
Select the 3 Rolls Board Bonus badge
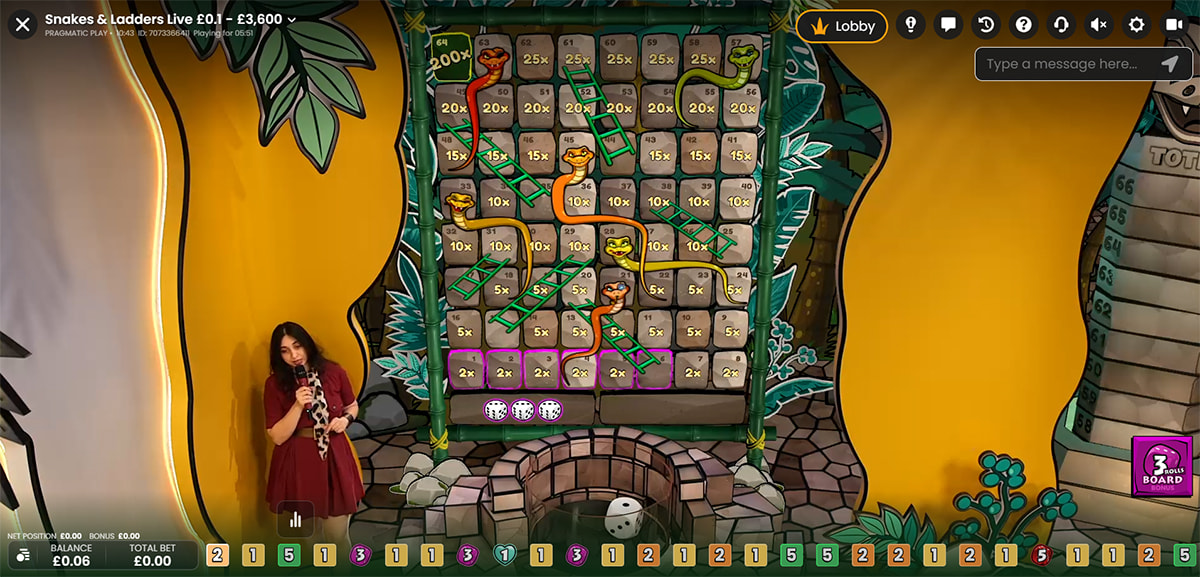click(1161, 467)
